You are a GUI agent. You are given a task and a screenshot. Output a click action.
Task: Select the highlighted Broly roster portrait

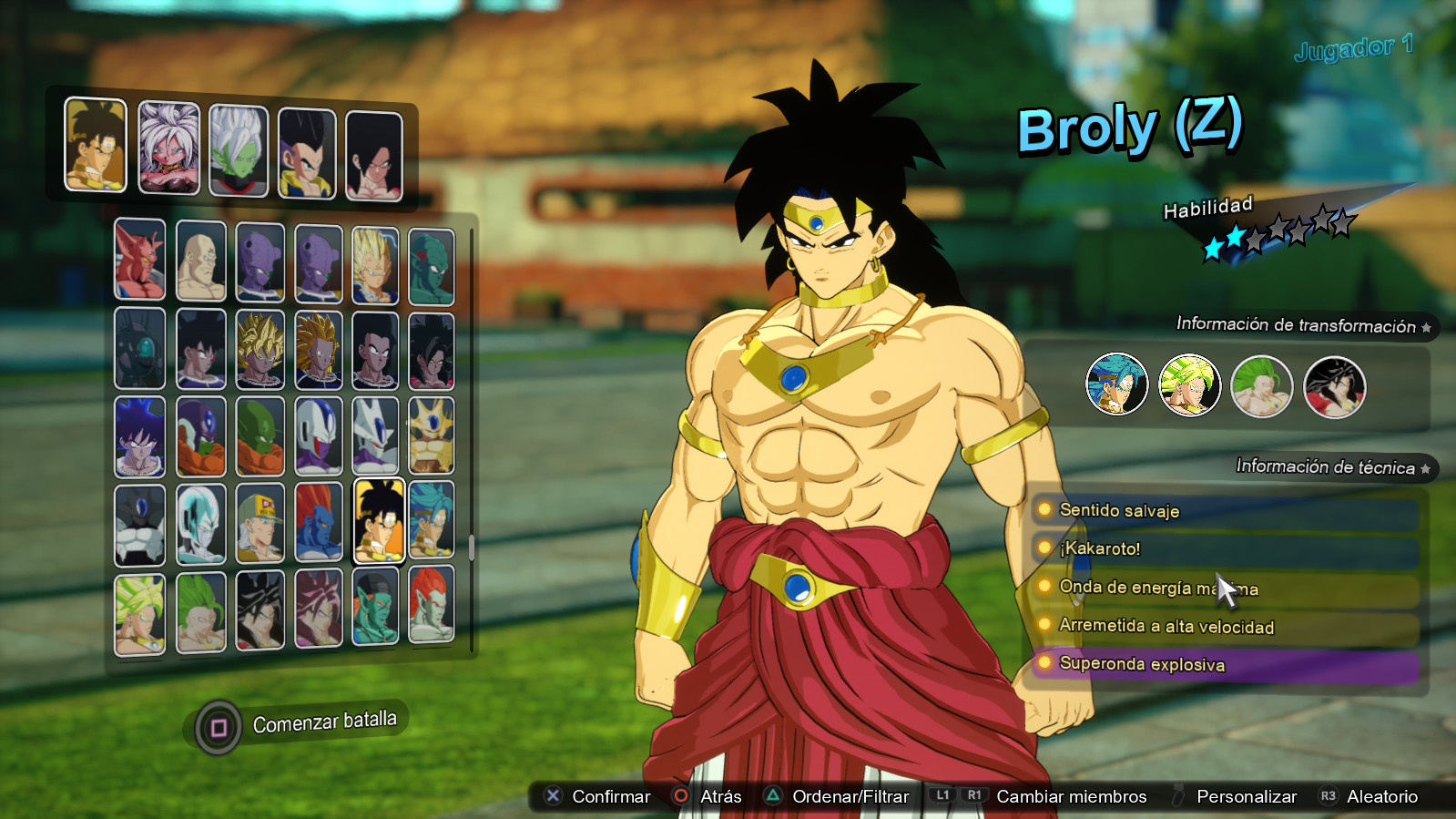[377, 524]
